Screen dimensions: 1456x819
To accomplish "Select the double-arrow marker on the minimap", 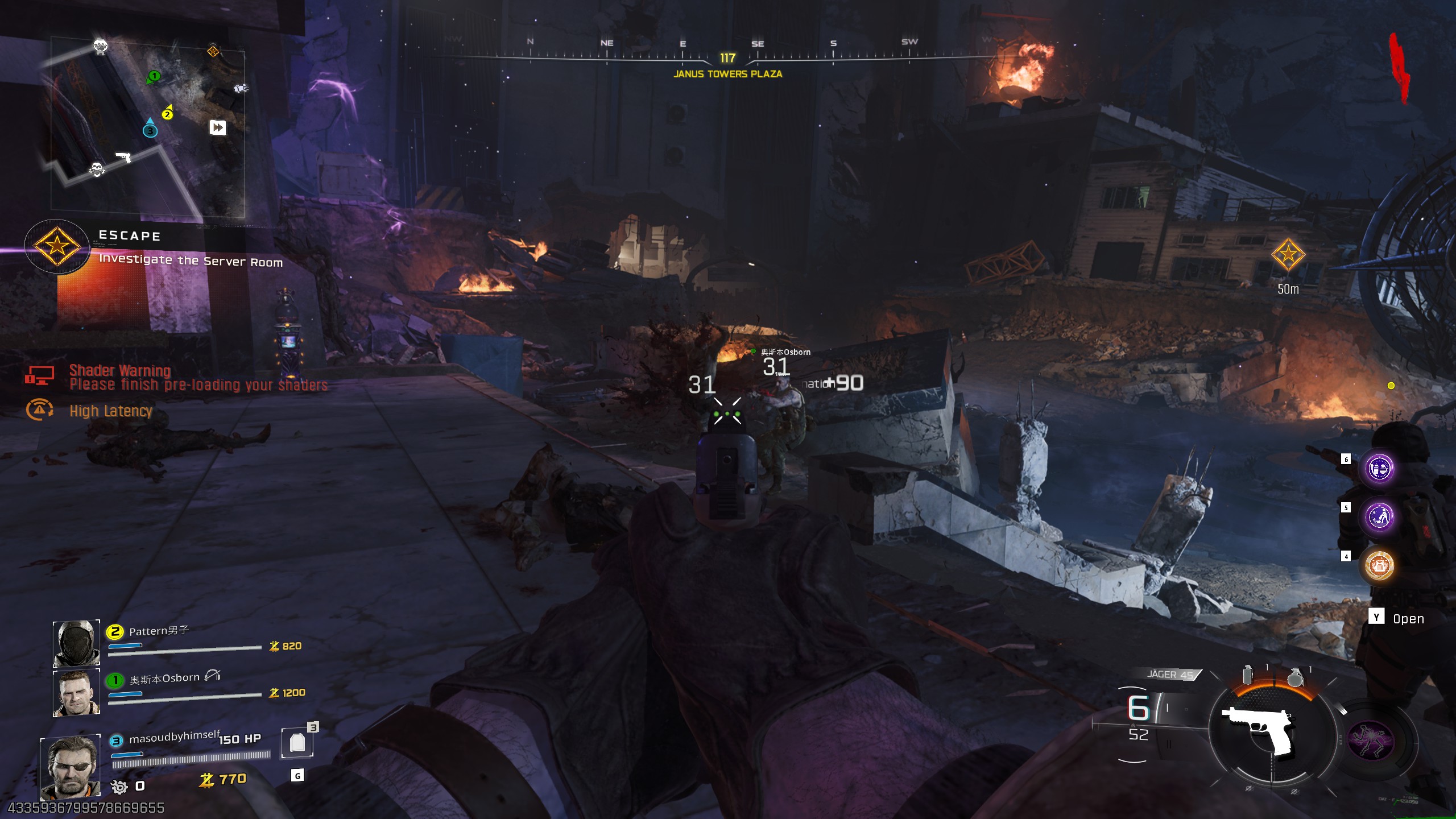I will pos(218,127).
